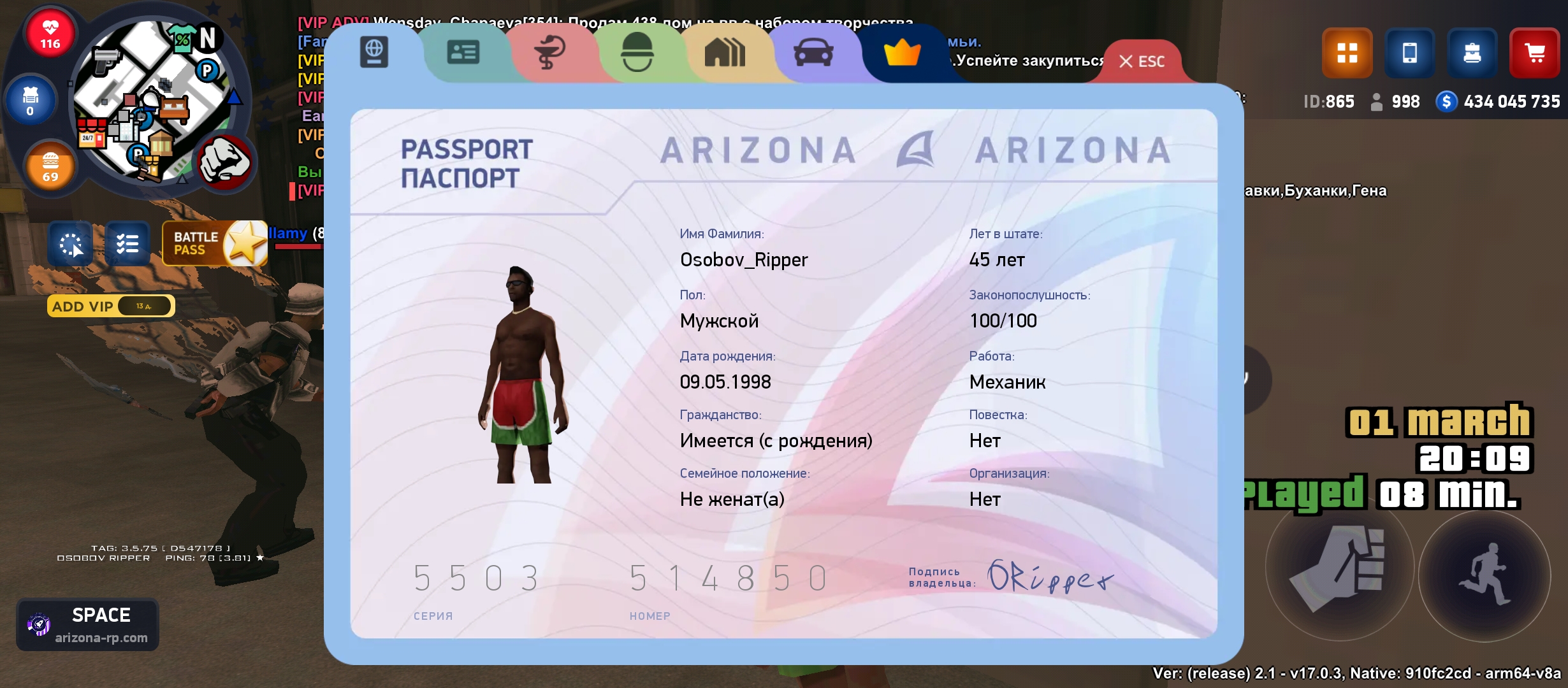1568x688 pixels.
Task: Open the checklist tasks icon
Action: pyautogui.click(x=127, y=243)
